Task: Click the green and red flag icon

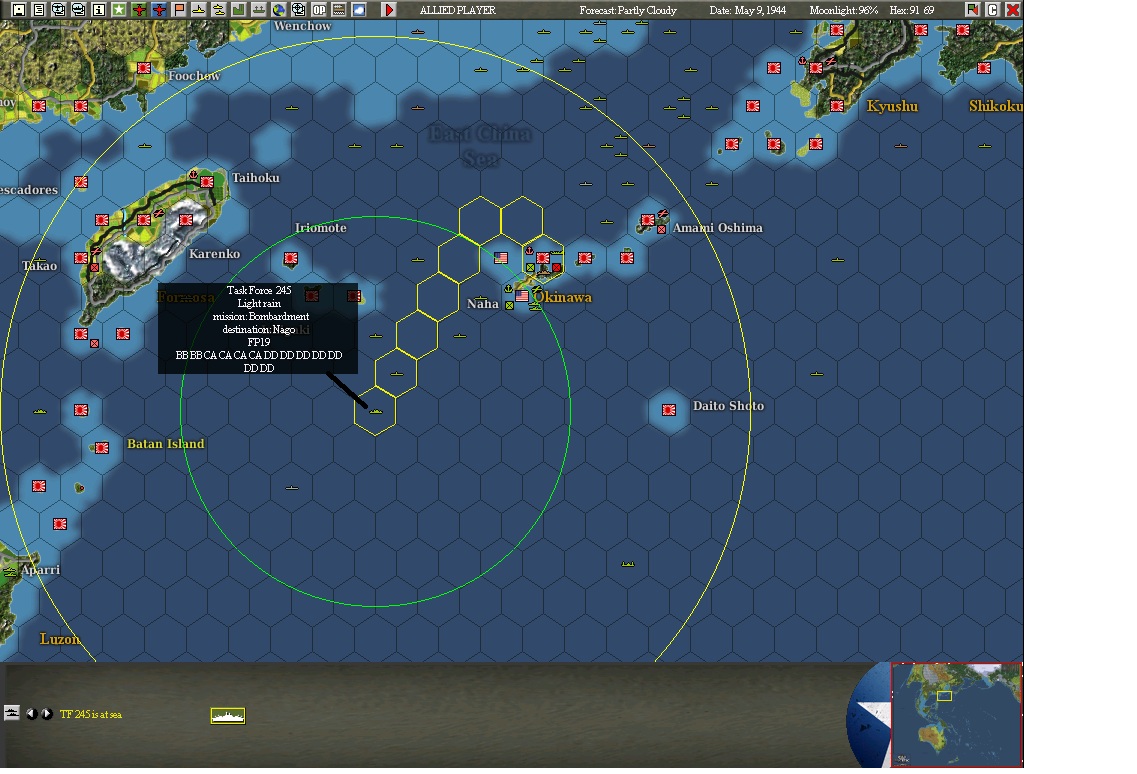Action: point(973,10)
